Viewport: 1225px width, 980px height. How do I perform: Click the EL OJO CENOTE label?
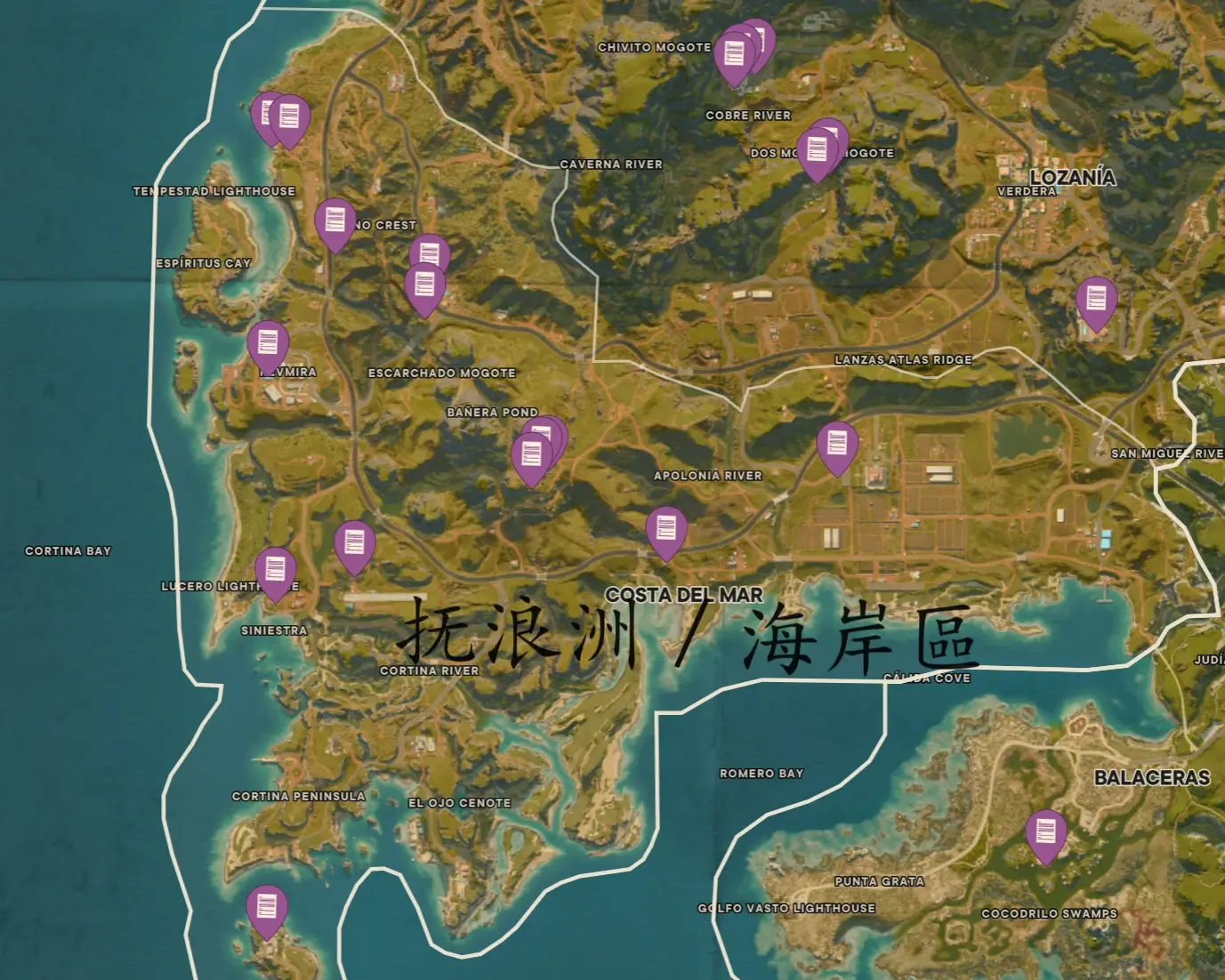click(x=459, y=802)
